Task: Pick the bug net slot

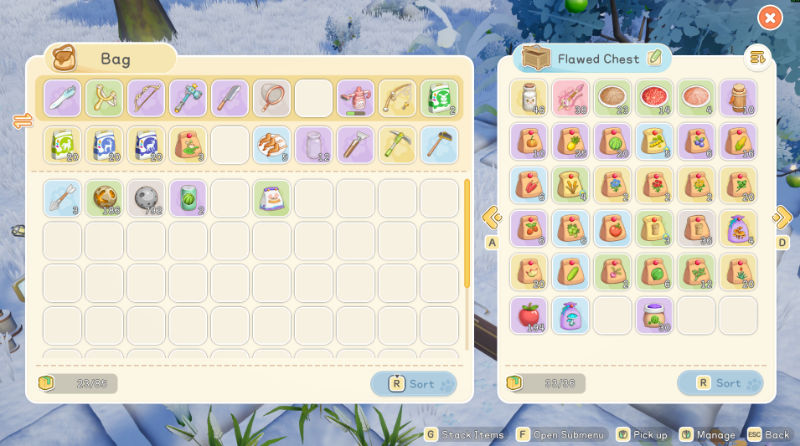Action: (x=272, y=98)
